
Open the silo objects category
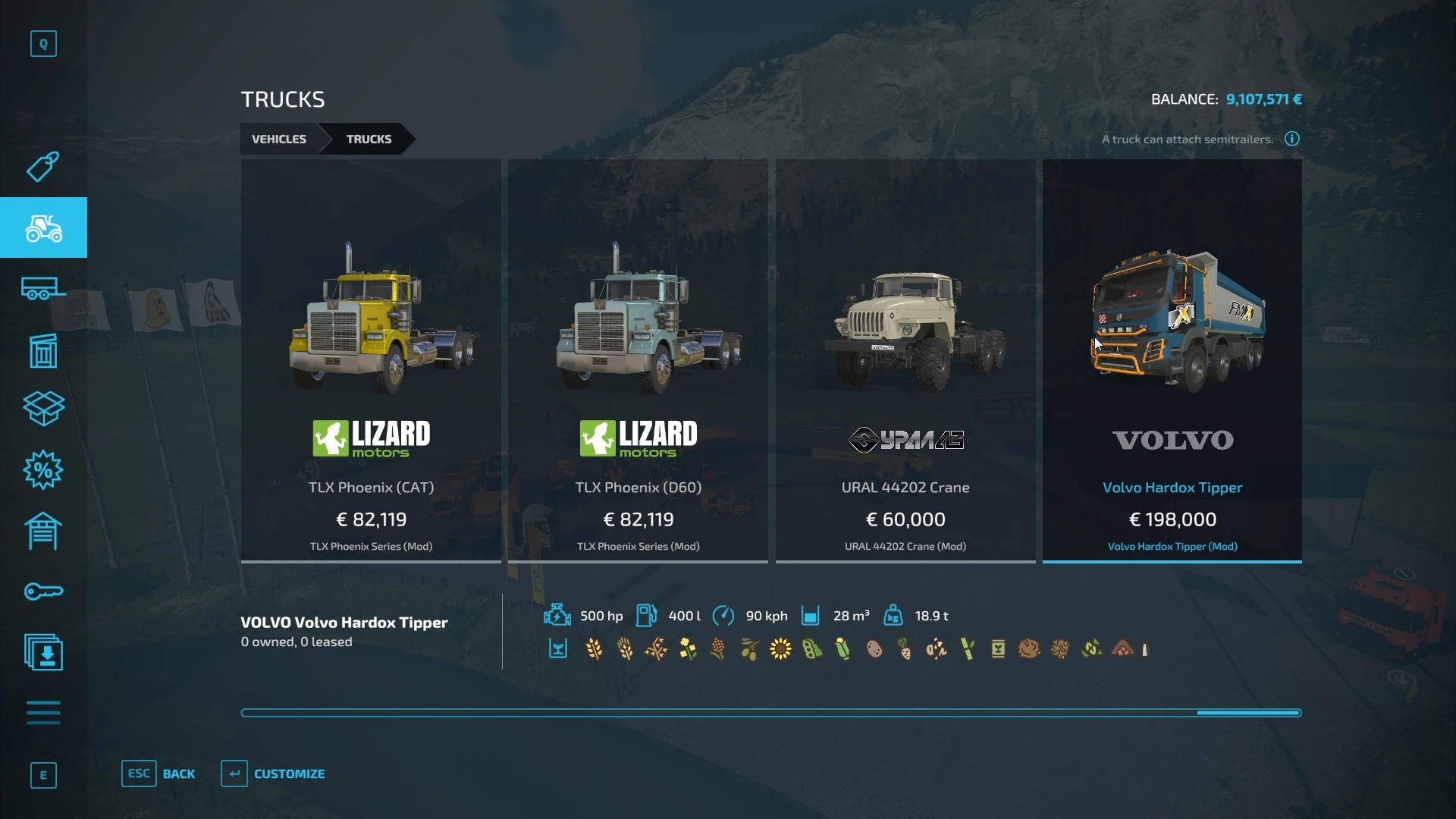click(43, 350)
